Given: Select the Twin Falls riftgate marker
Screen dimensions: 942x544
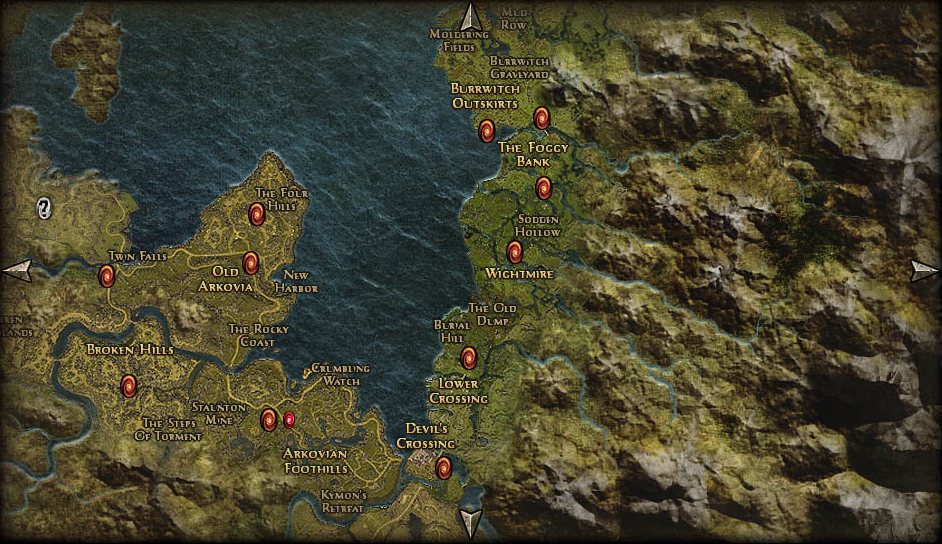Looking at the screenshot, I should (x=106, y=276).
